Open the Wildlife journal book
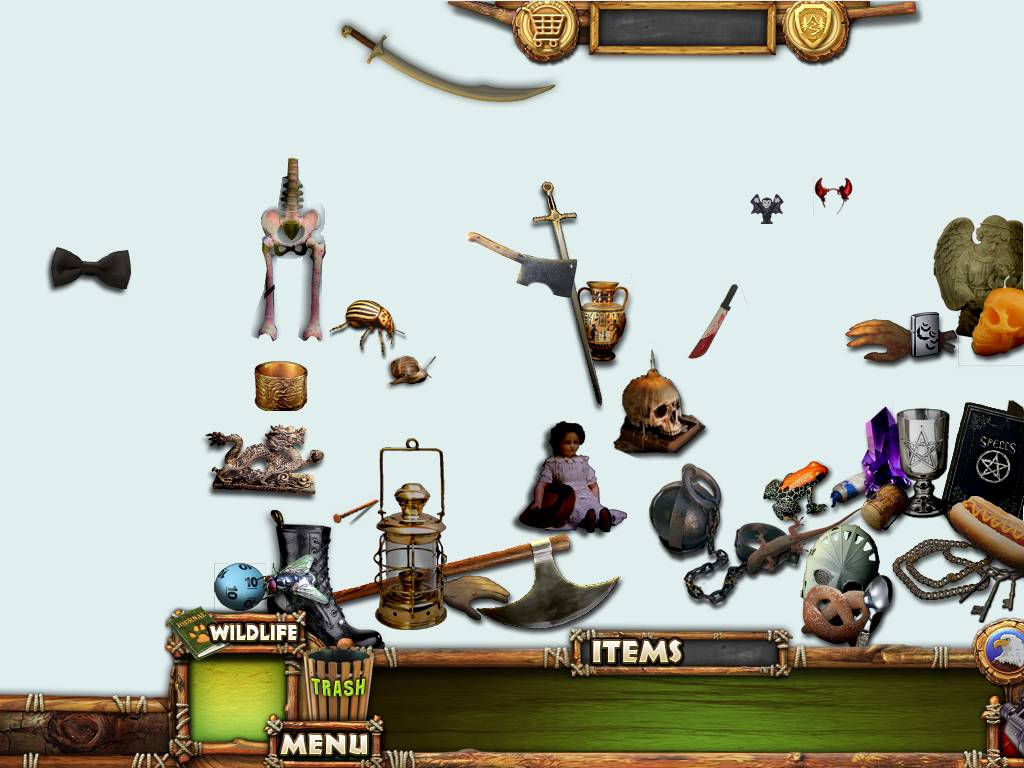This screenshot has width=1024, height=768. (x=197, y=634)
